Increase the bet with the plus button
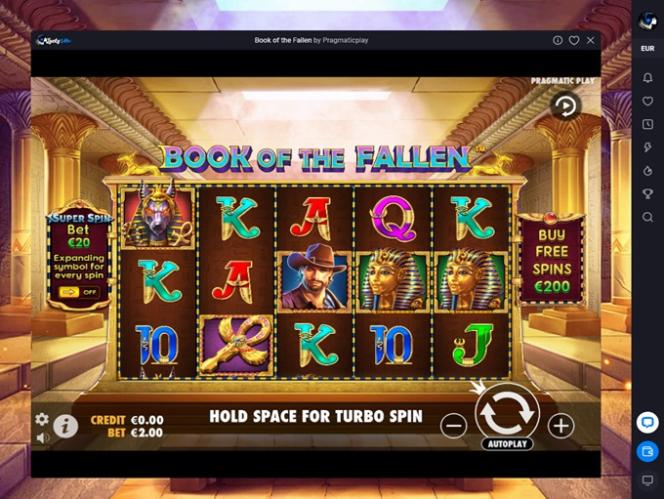This screenshot has width=664, height=499. (561, 426)
